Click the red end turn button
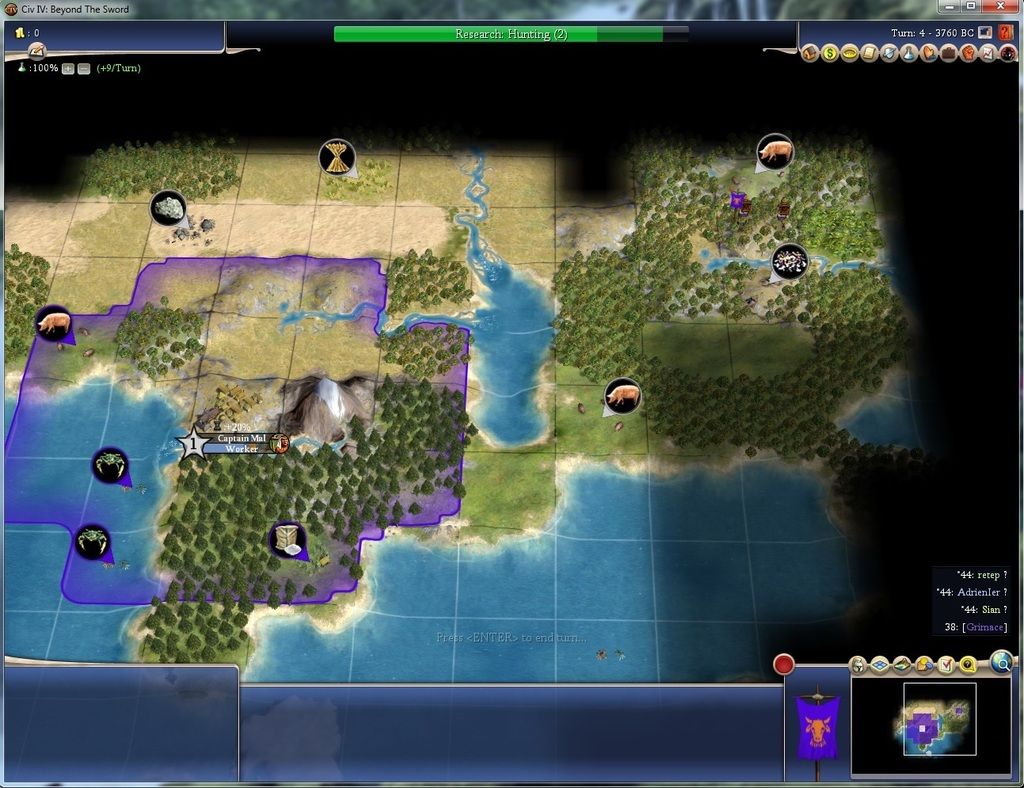This screenshot has width=1024, height=788. coord(784,664)
